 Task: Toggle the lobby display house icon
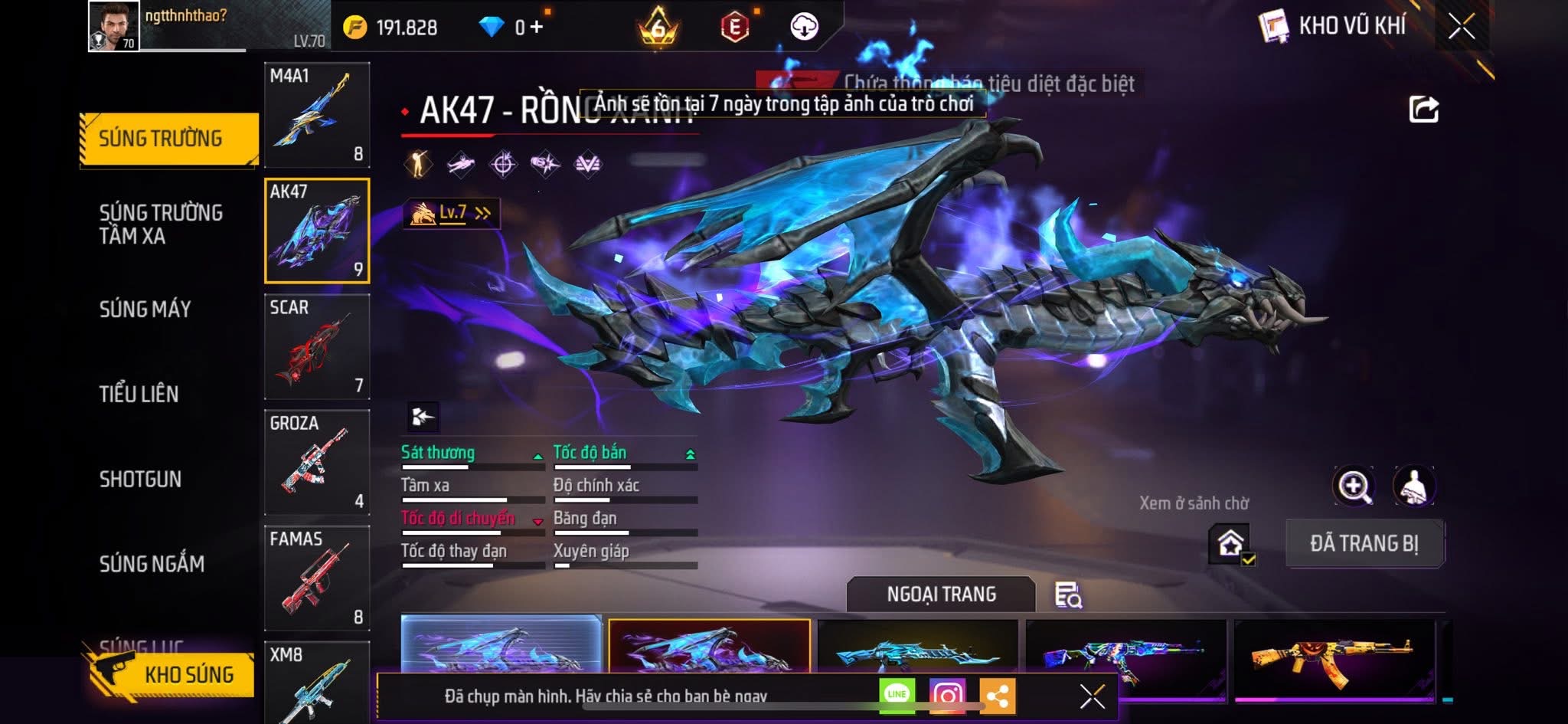[1230, 544]
